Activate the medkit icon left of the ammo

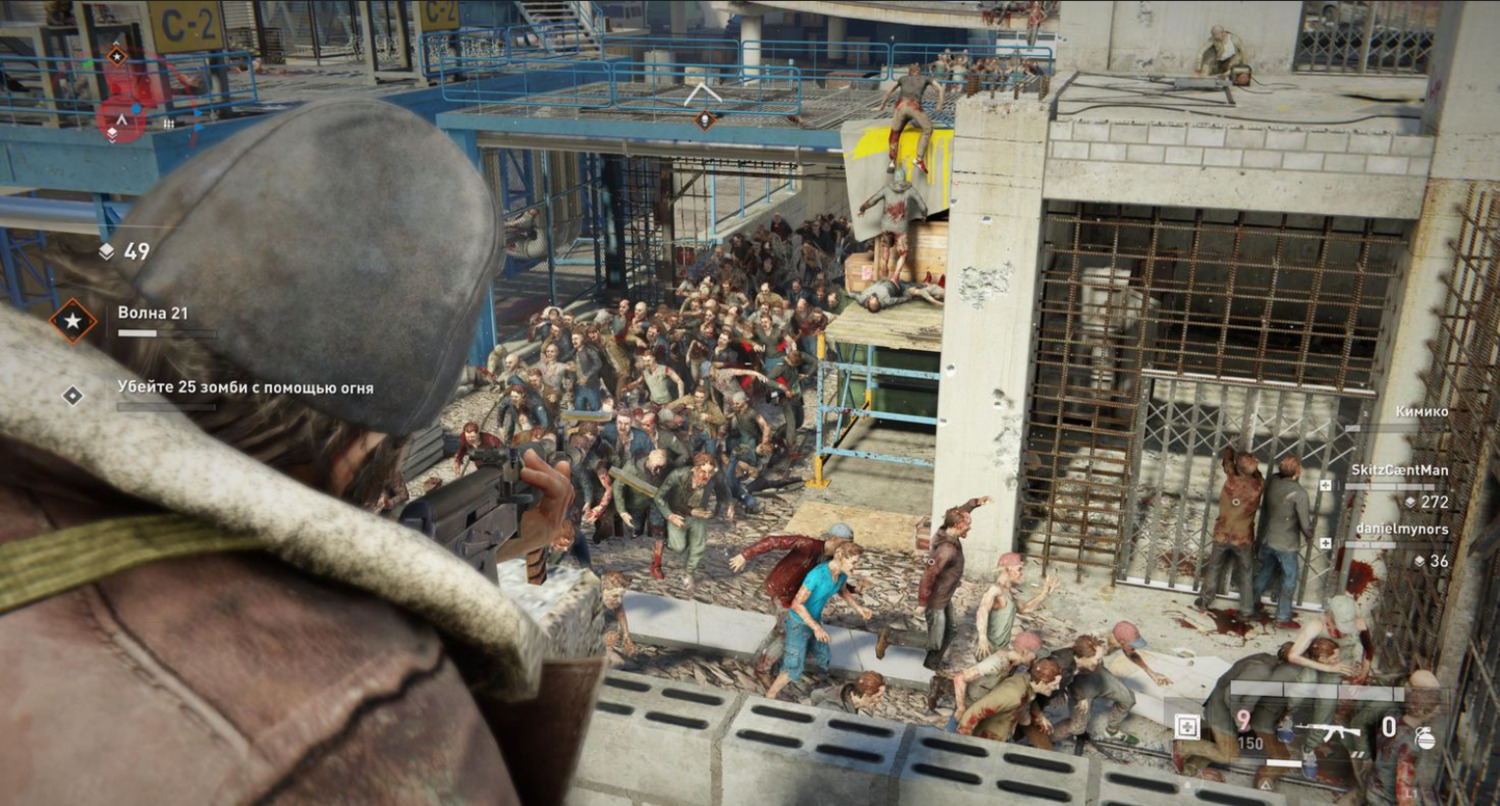pyautogui.click(x=1190, y=728)
